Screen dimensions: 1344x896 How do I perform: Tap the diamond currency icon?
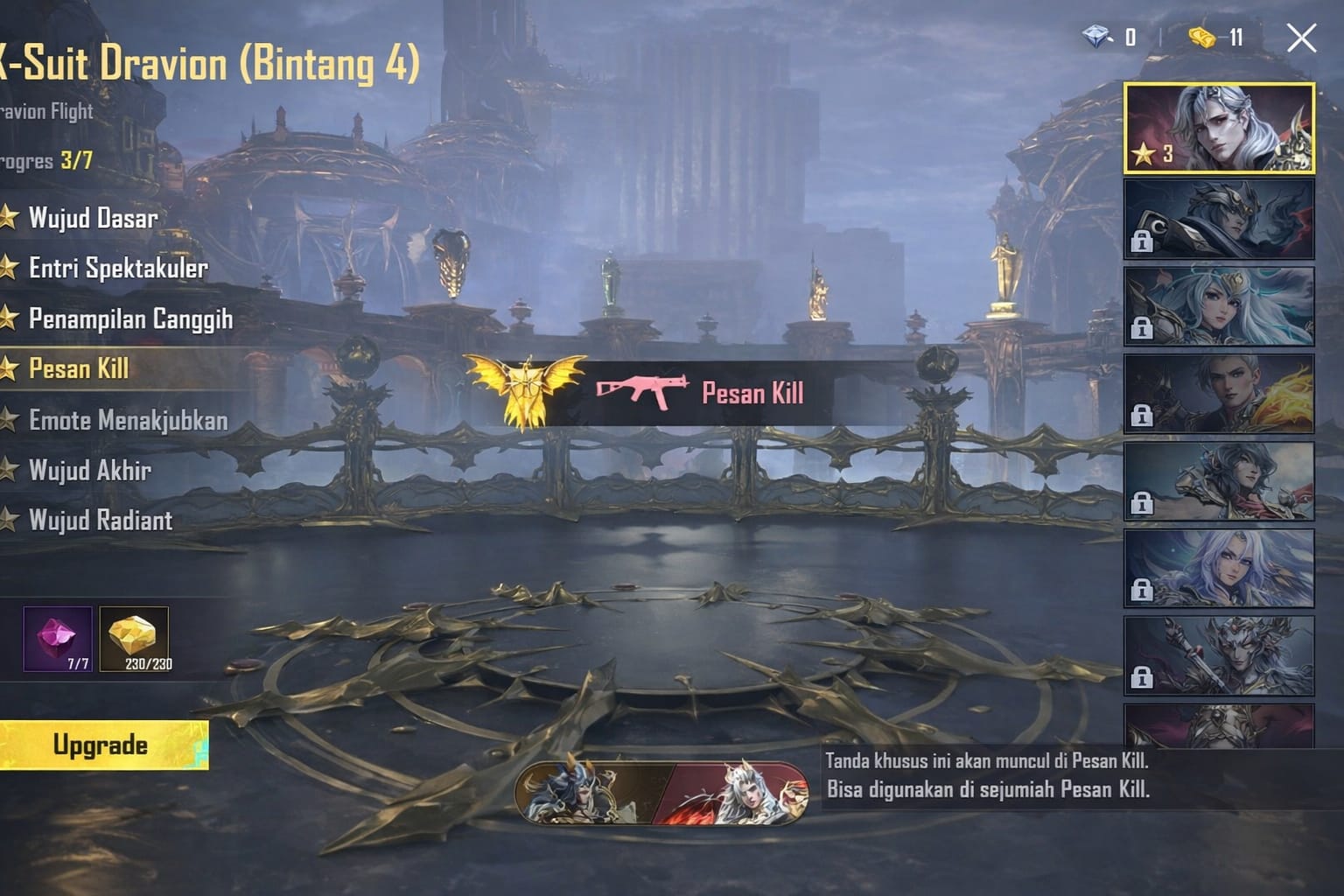(x=1095, y=37)
